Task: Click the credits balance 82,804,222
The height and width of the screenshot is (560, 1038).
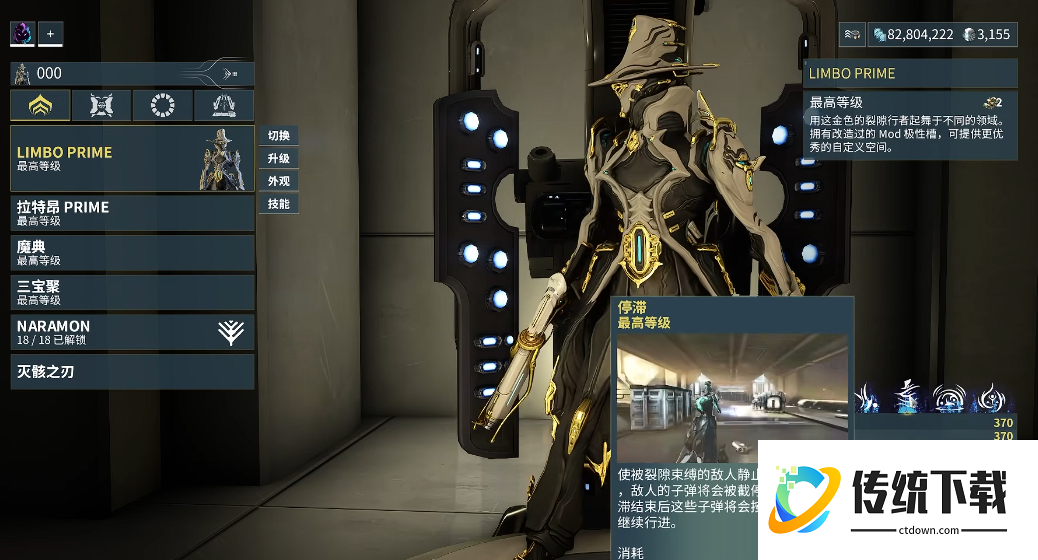Action: coord(912,35)
